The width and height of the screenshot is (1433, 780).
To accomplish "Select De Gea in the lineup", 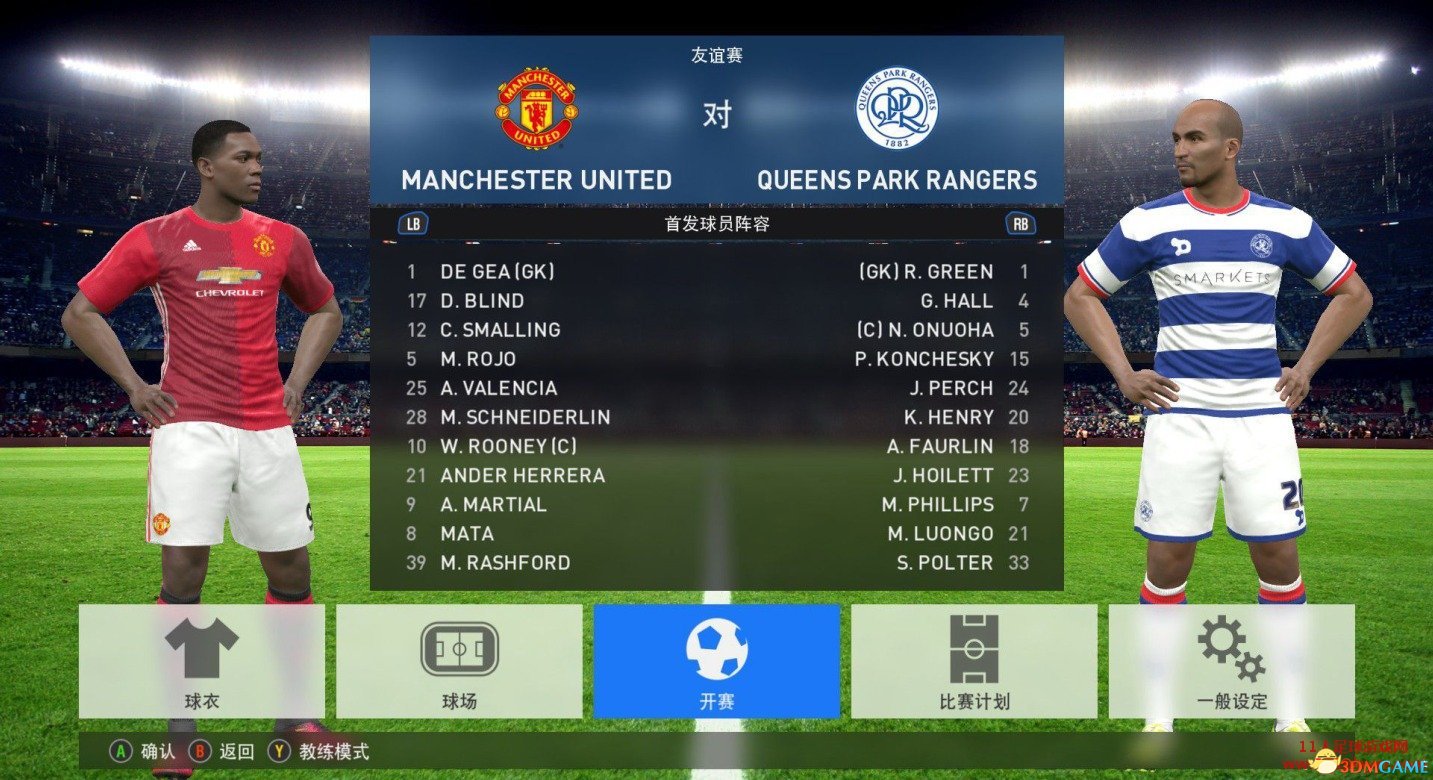I will point(497,271).
